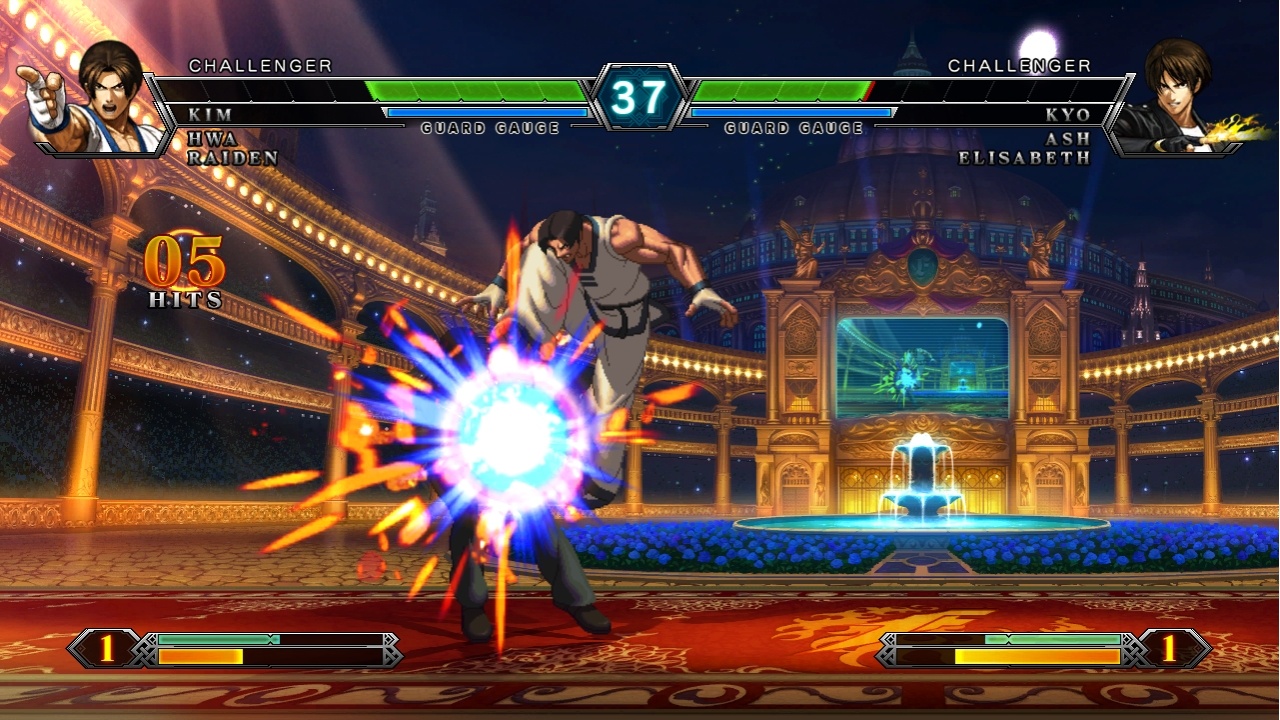Click the blue diamond timer emblem
1280x720 pixels.
pyautogui.click(x=640, y=95)
